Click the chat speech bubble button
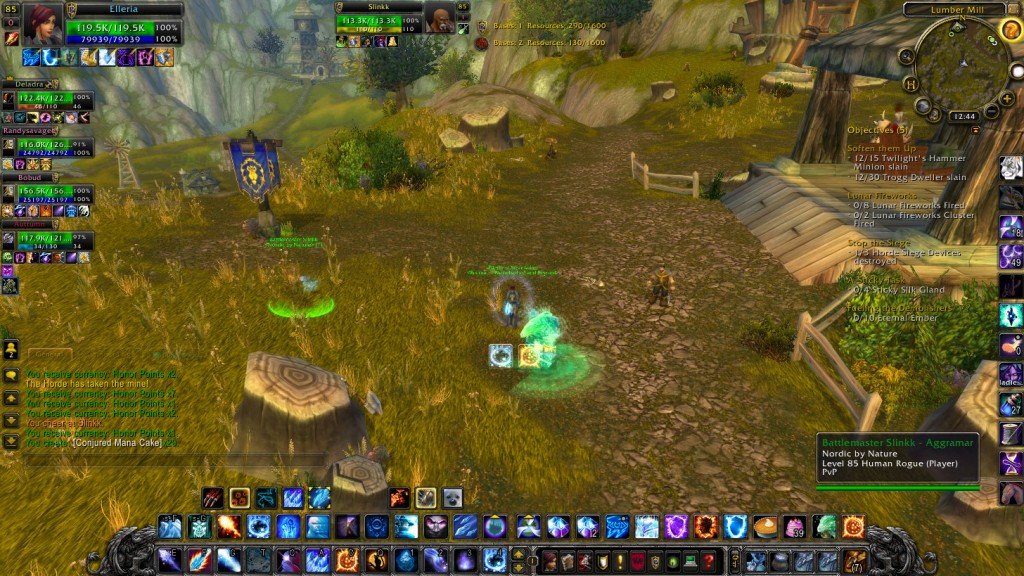This screenshot has height=576, width=1024. pos(11,376)
